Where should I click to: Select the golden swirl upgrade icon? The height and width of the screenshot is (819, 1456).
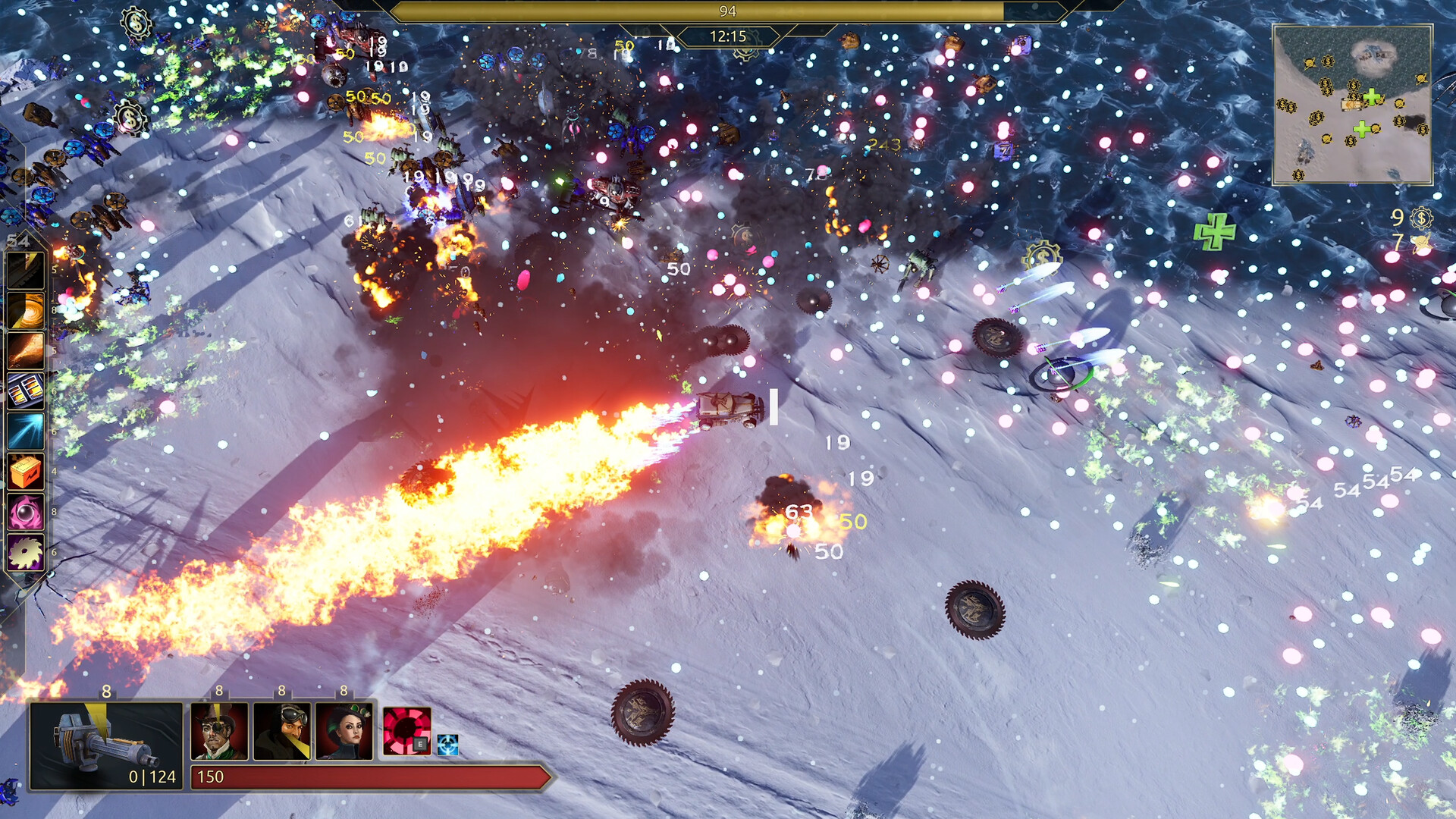(26, 311)
